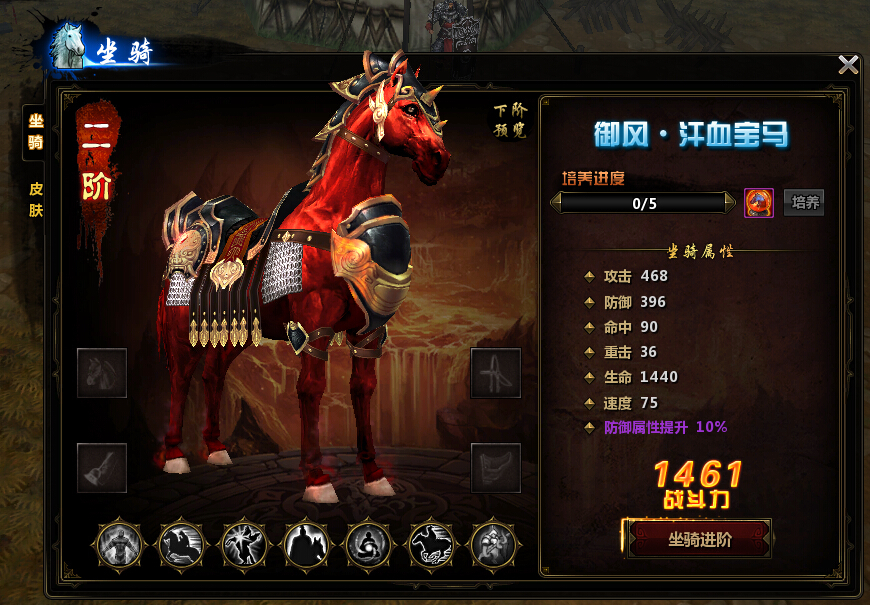Image resolution: width=870 pixels, height=605 pixels.
Task: Choose the armored knight skill icon
Action: 493,545
